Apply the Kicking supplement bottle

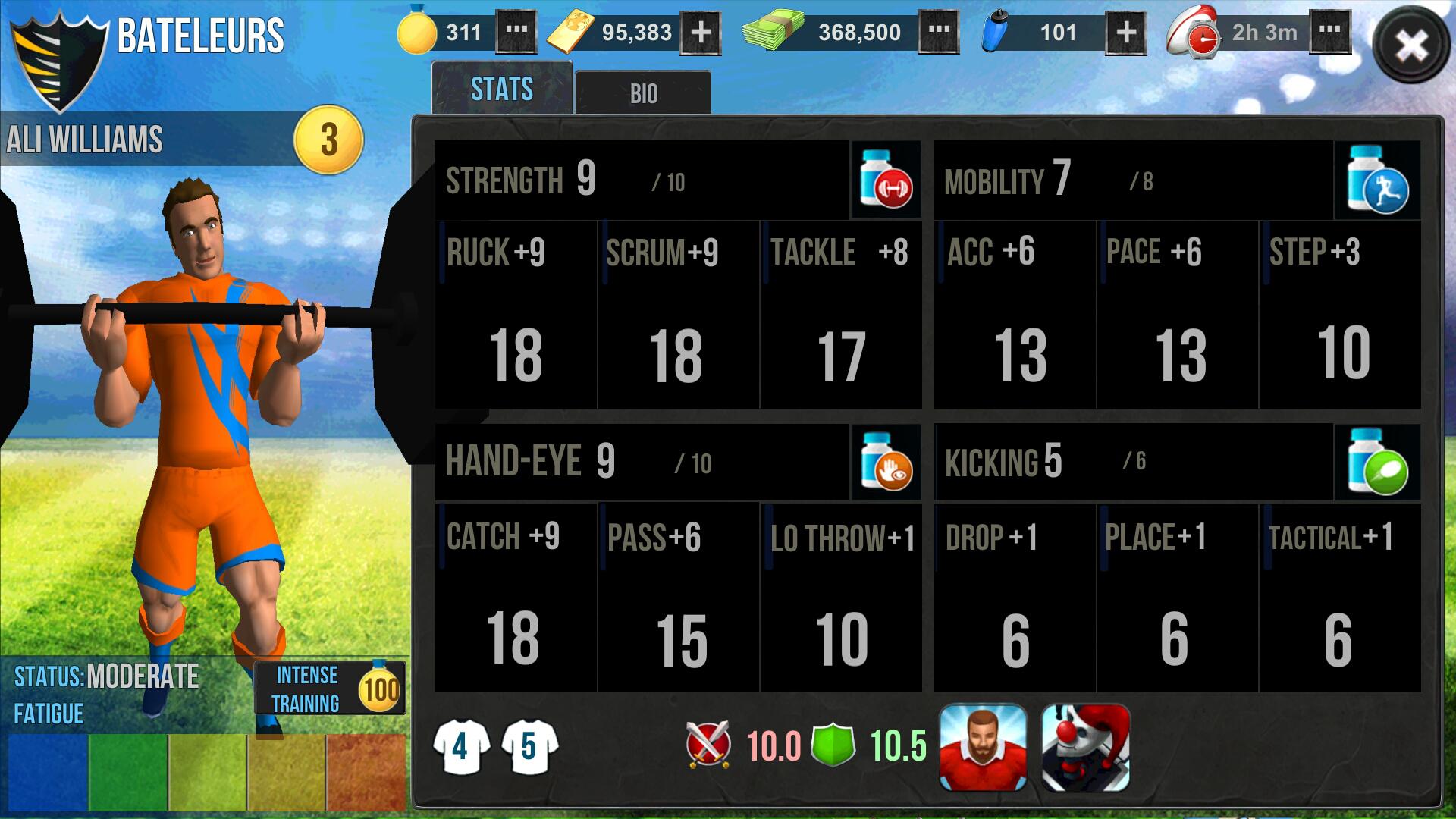1377,462
